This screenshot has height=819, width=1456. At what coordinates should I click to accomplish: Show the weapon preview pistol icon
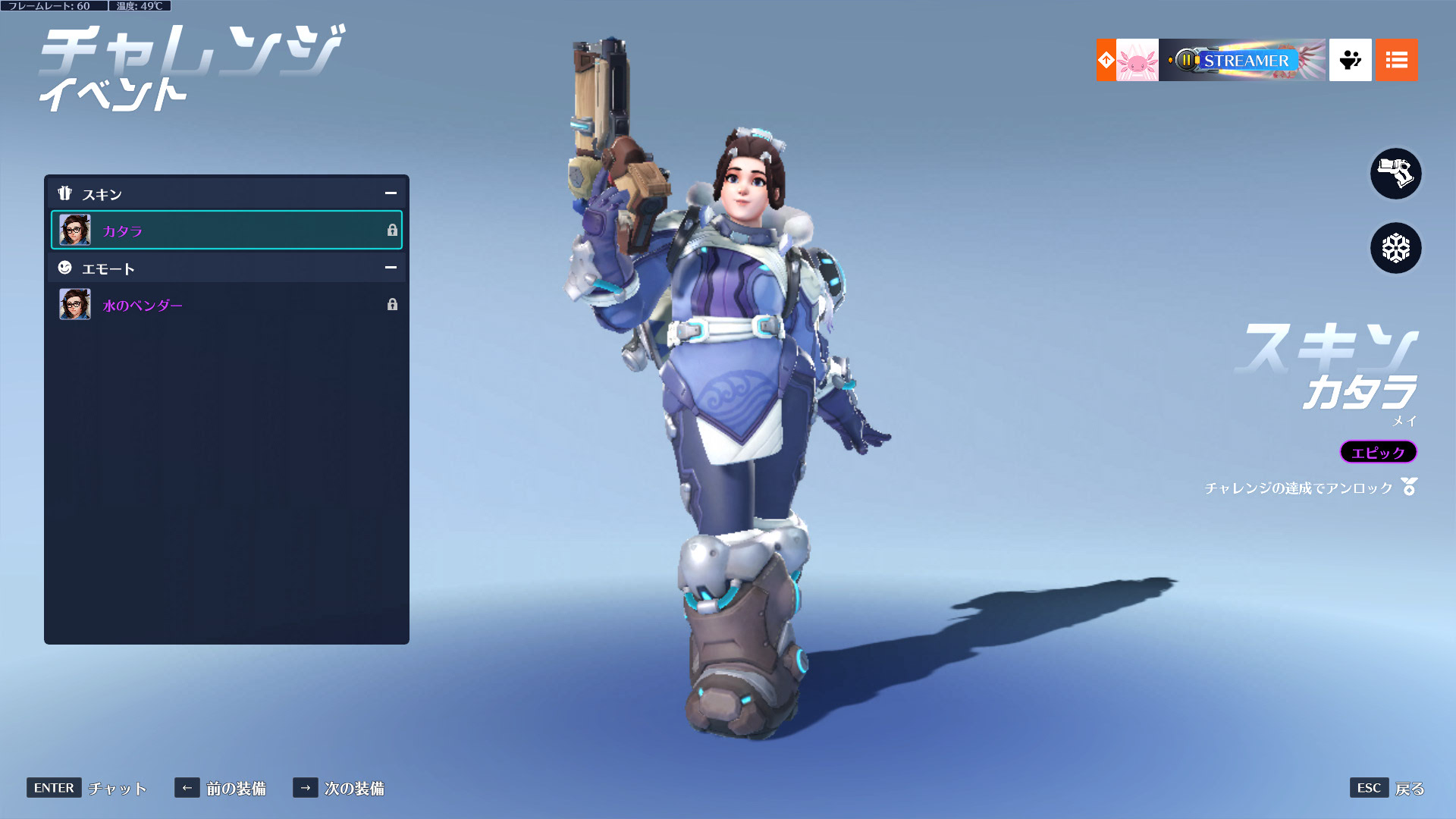1395,174
